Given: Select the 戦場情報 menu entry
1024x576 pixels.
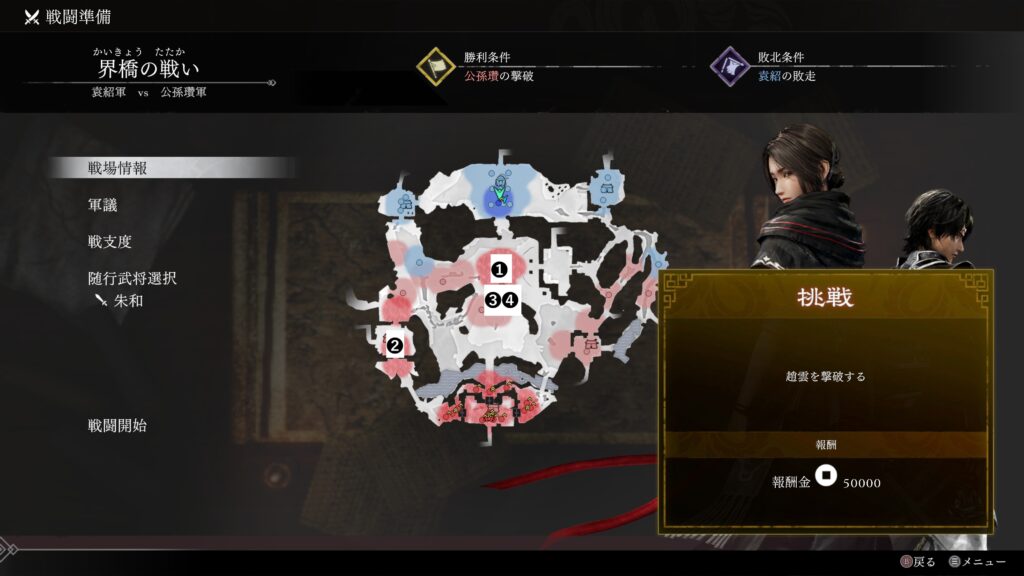Looking at the screenshot, I should pos(118,168).
